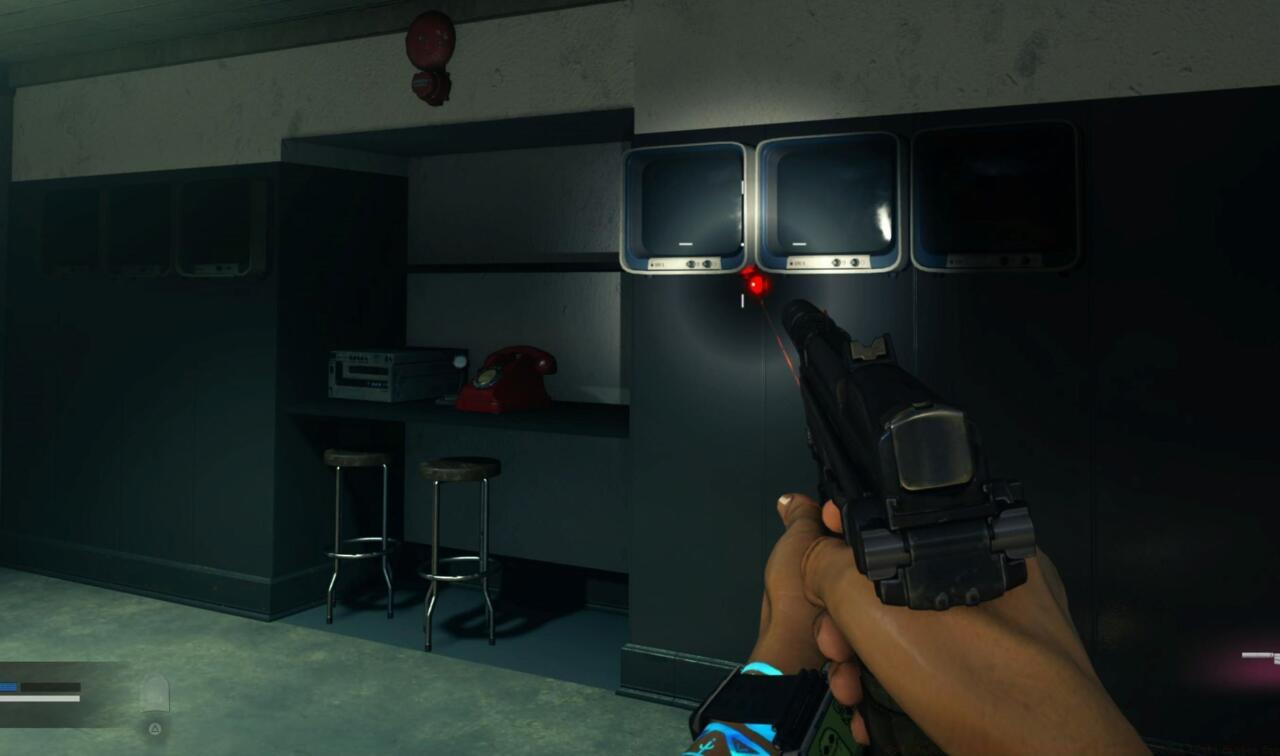Toggle the power knob on the center TV
1280x756 pixels.
835,263
